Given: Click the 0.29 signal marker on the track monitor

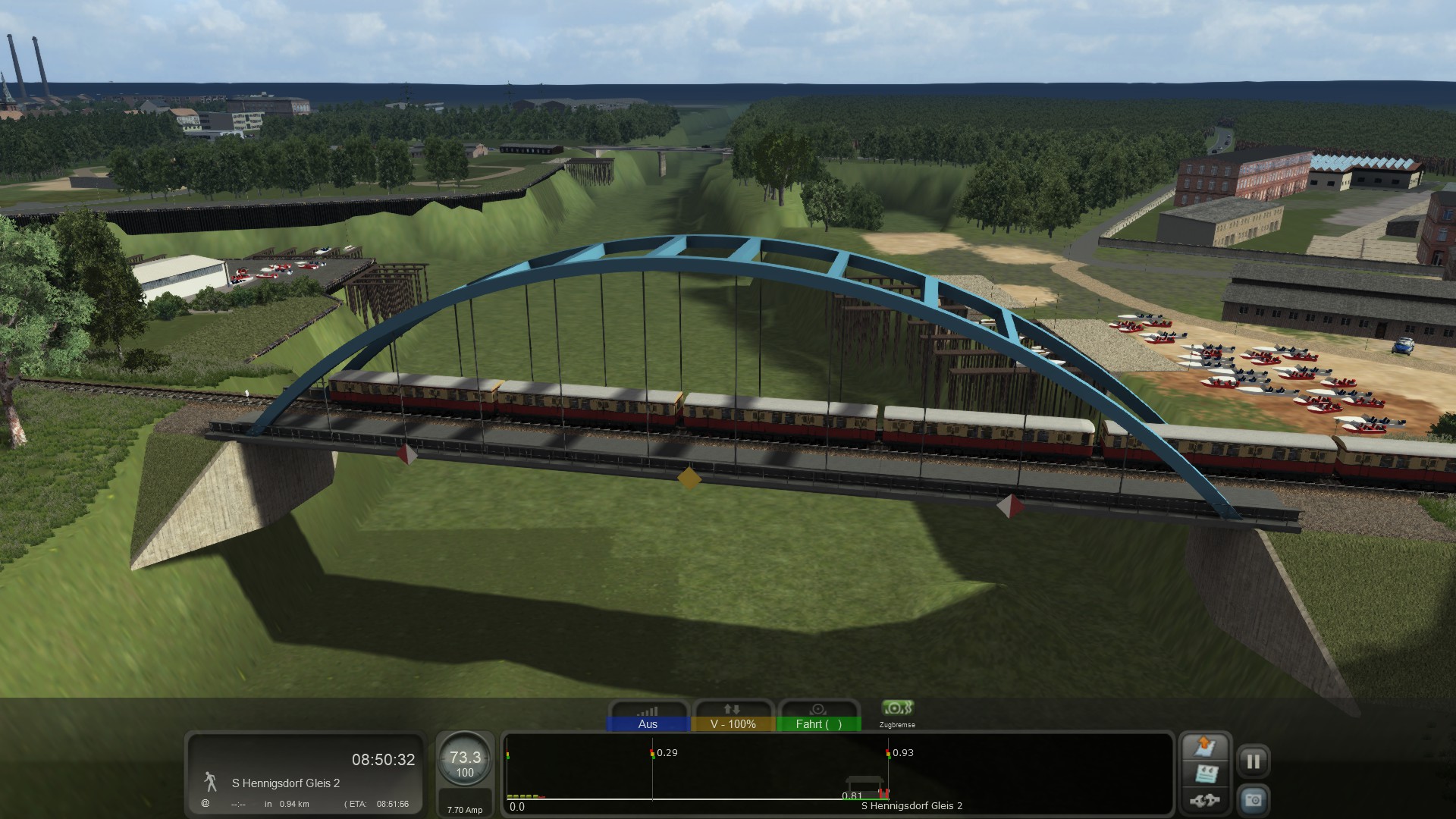Looking at the screenshot, I should [x=653, y=754].
